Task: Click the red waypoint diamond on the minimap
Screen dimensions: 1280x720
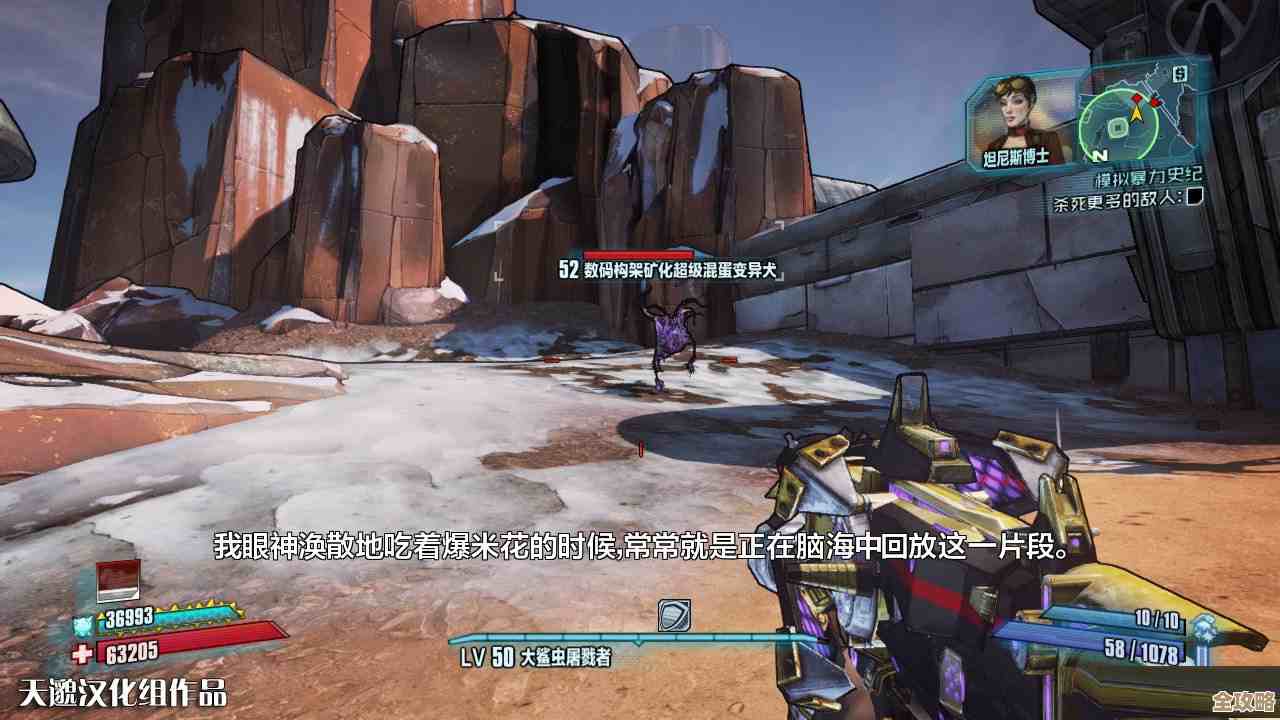Action: coord(1136,98)
